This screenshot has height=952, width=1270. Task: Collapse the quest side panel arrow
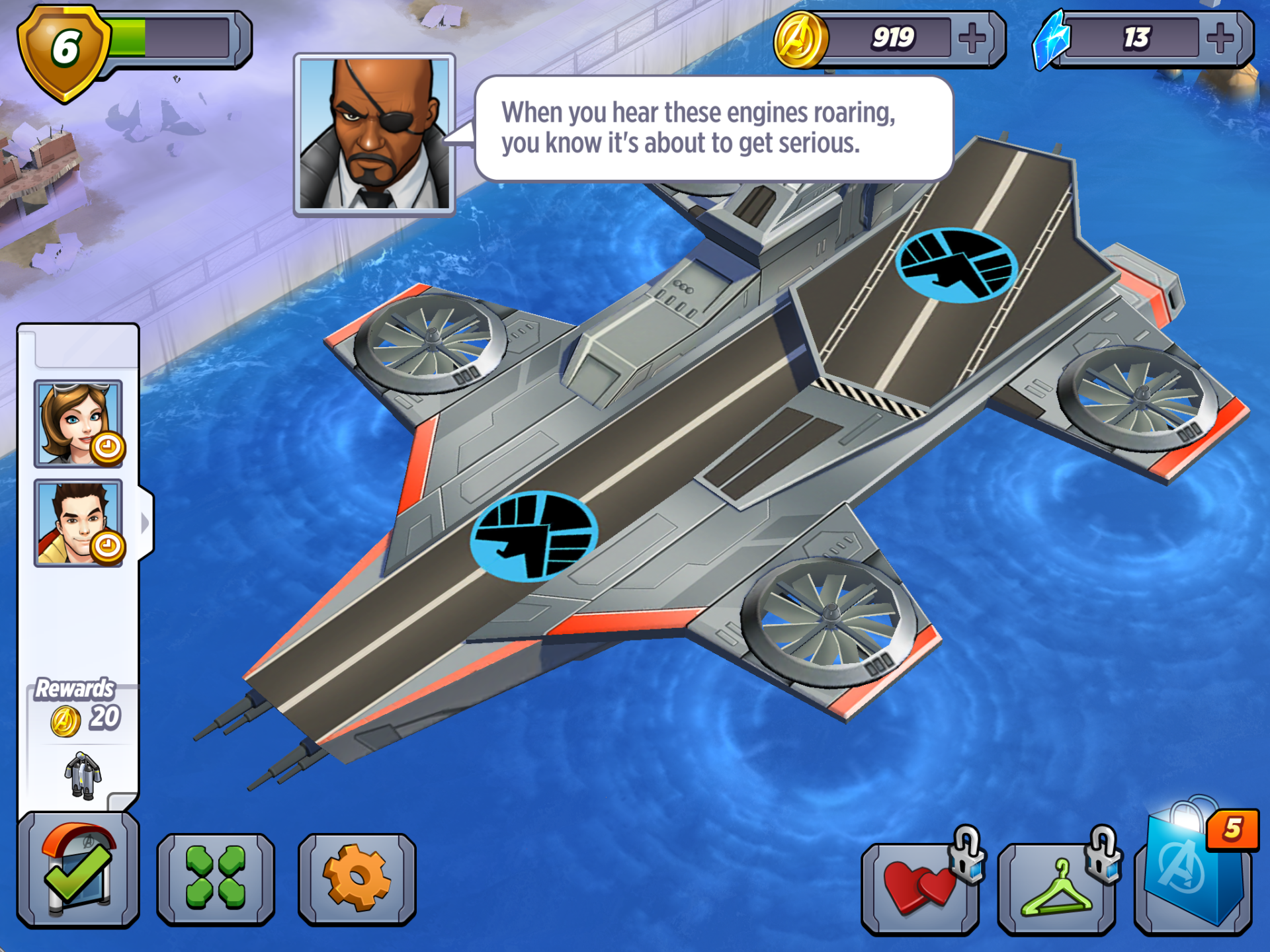[146, 524]
